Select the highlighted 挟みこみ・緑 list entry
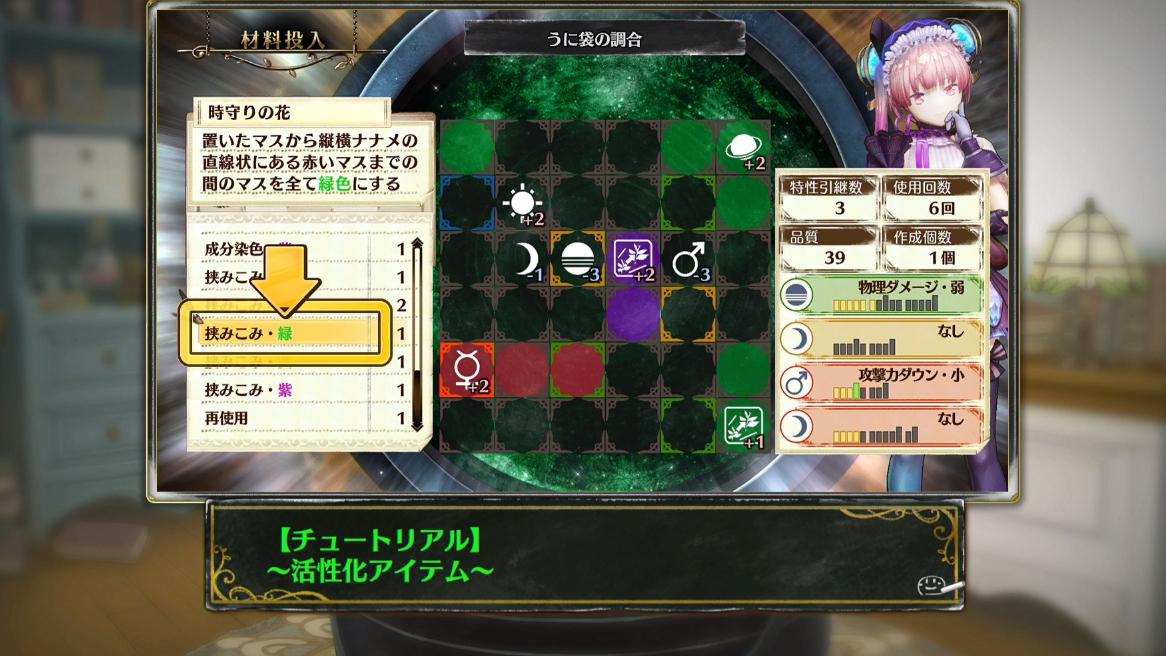1166x656 pixels. pyautogui.click(x=282, y=333)
